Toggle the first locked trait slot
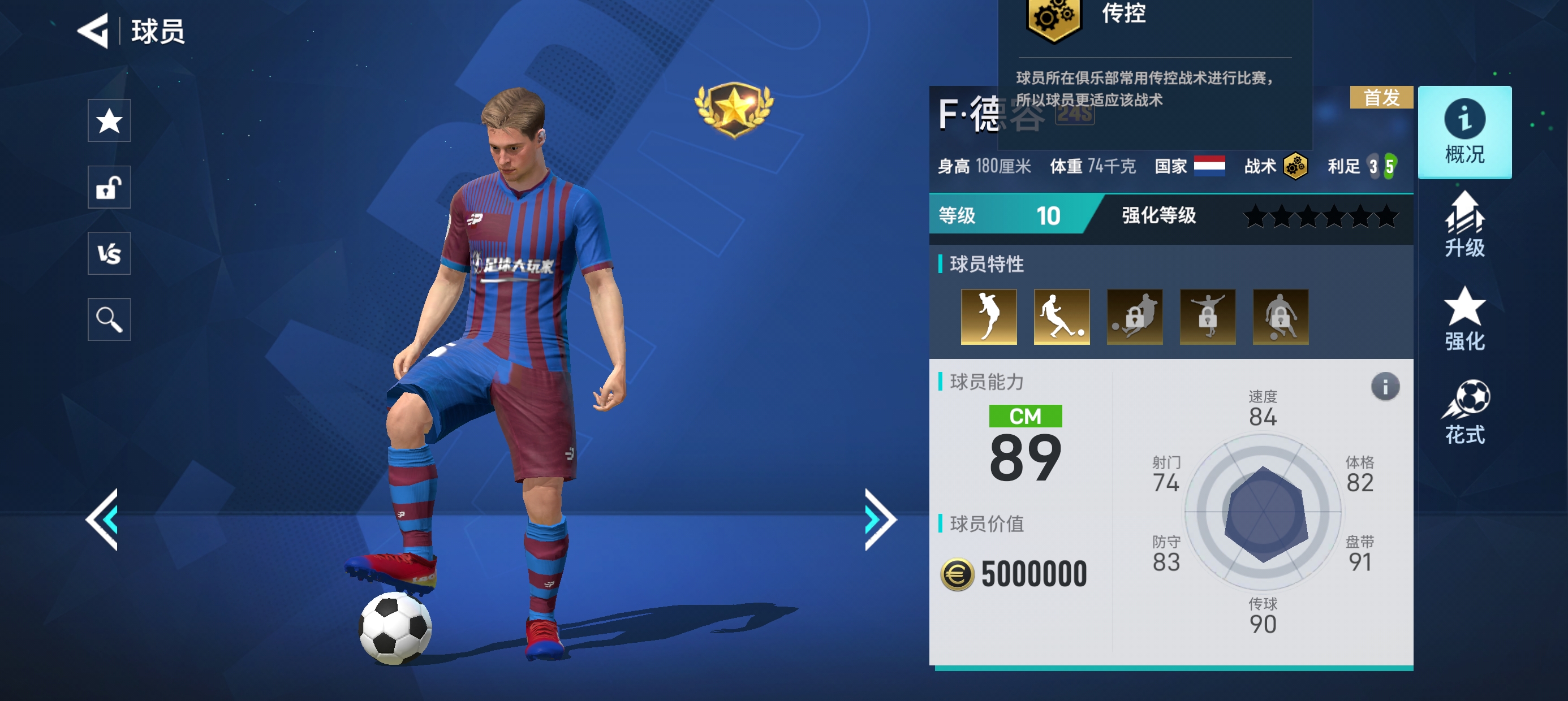Viewport: 1568px width, 701px height. pos(1134,317)
